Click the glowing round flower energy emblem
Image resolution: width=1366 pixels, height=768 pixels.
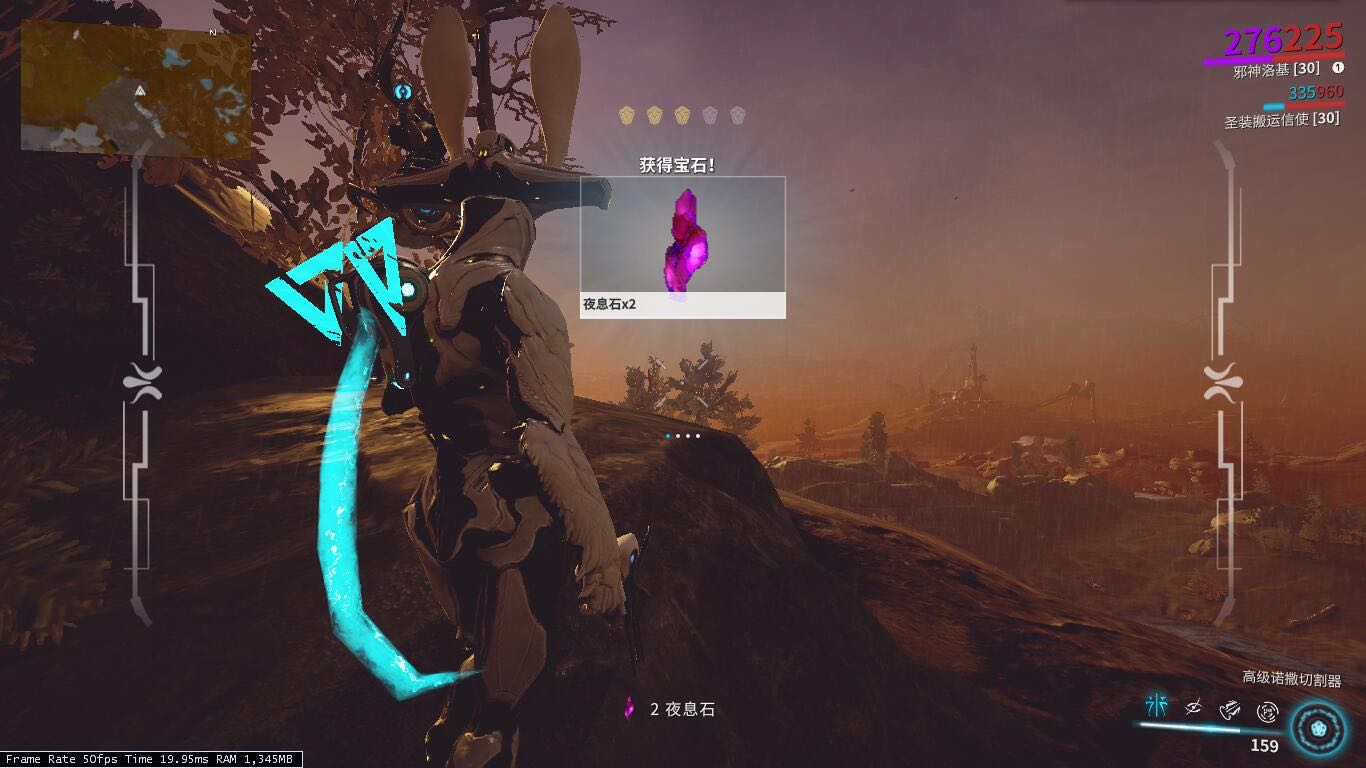pyautogui.click(x=1316, y=727)
